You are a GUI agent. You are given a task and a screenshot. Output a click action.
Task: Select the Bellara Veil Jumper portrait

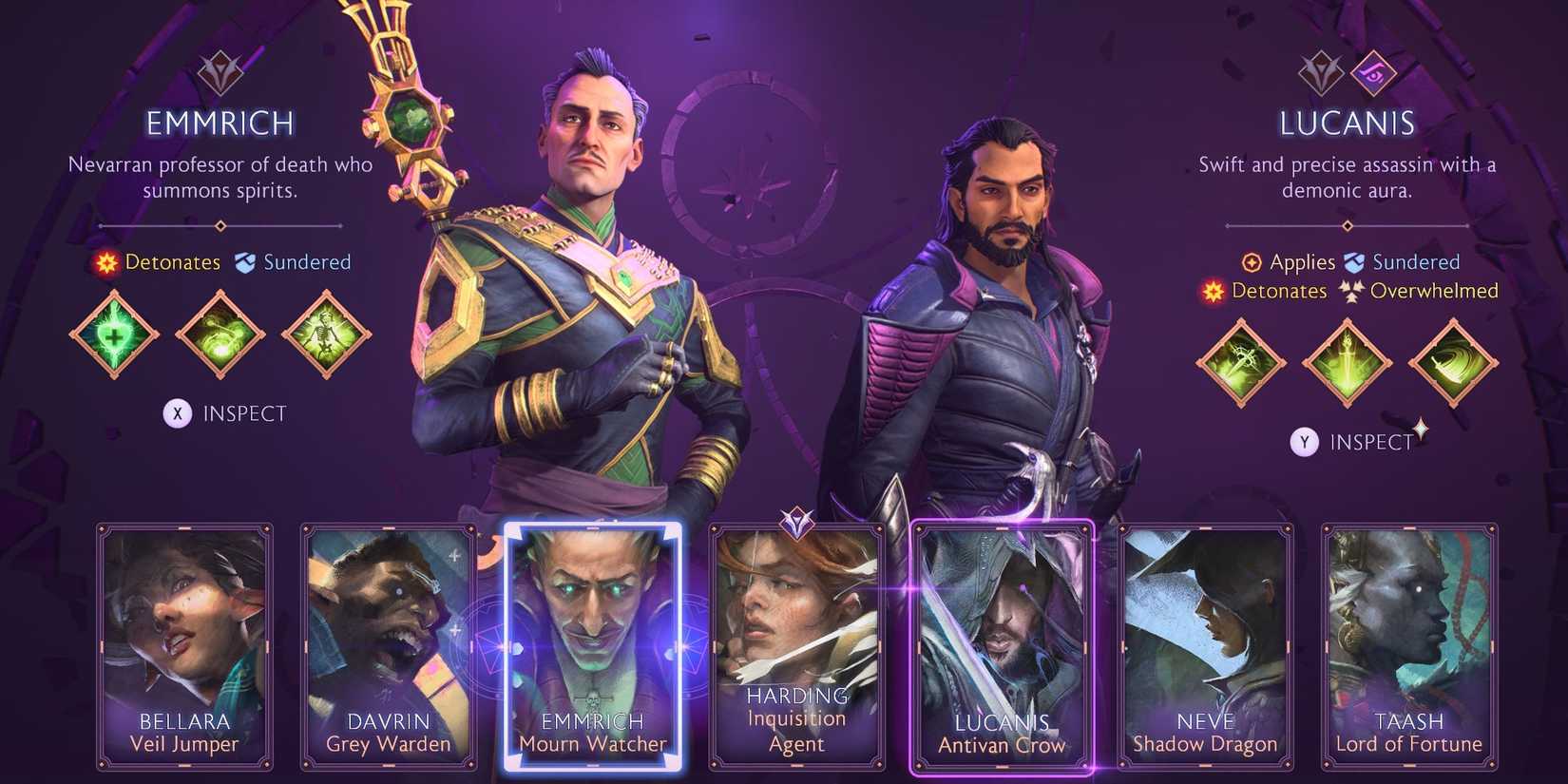coord(184,646)
